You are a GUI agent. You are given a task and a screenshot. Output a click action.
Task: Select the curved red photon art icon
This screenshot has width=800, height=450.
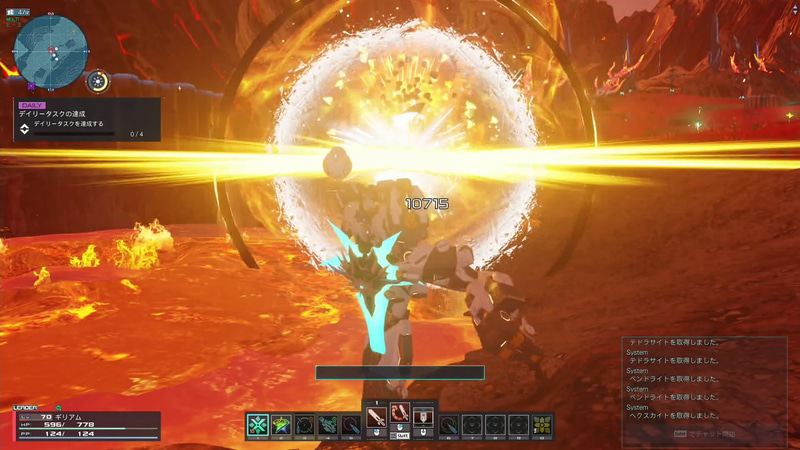pos(400,415)
